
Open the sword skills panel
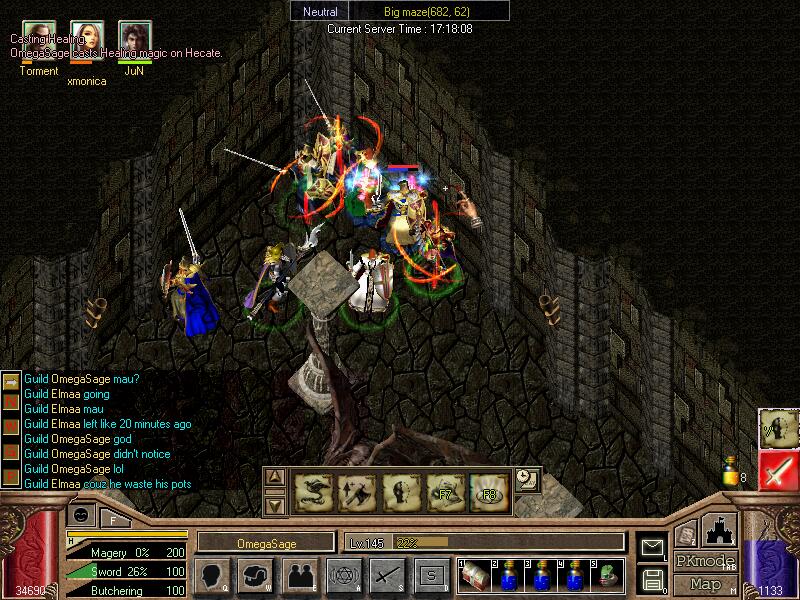[387, 575]
